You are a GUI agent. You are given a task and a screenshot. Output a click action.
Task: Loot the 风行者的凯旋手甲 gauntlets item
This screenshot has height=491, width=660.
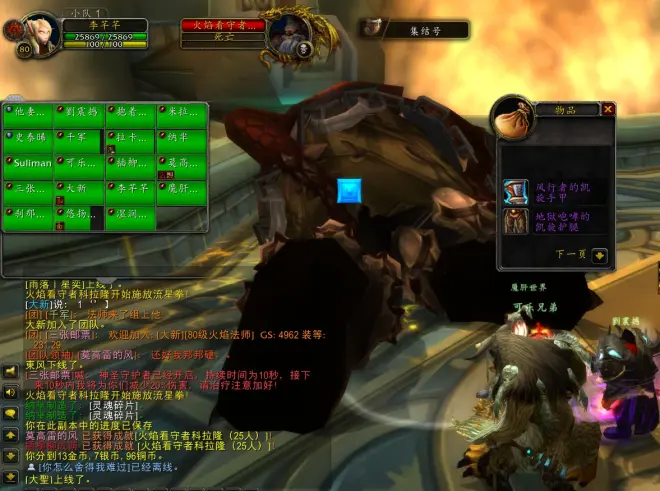coord(516,192)
